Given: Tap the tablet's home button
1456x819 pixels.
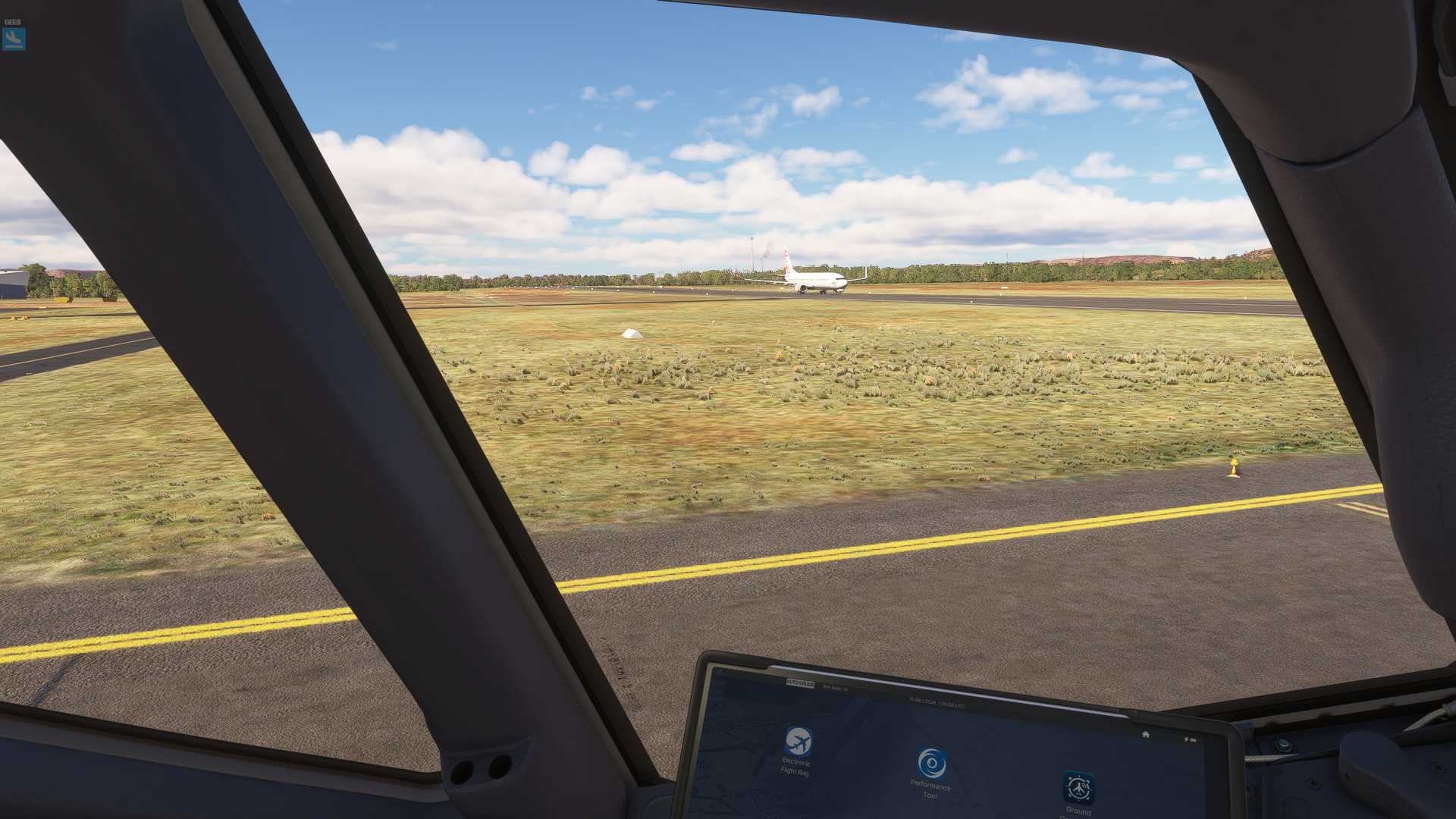Looking at the screenshot, I should tap(1146, 734).
